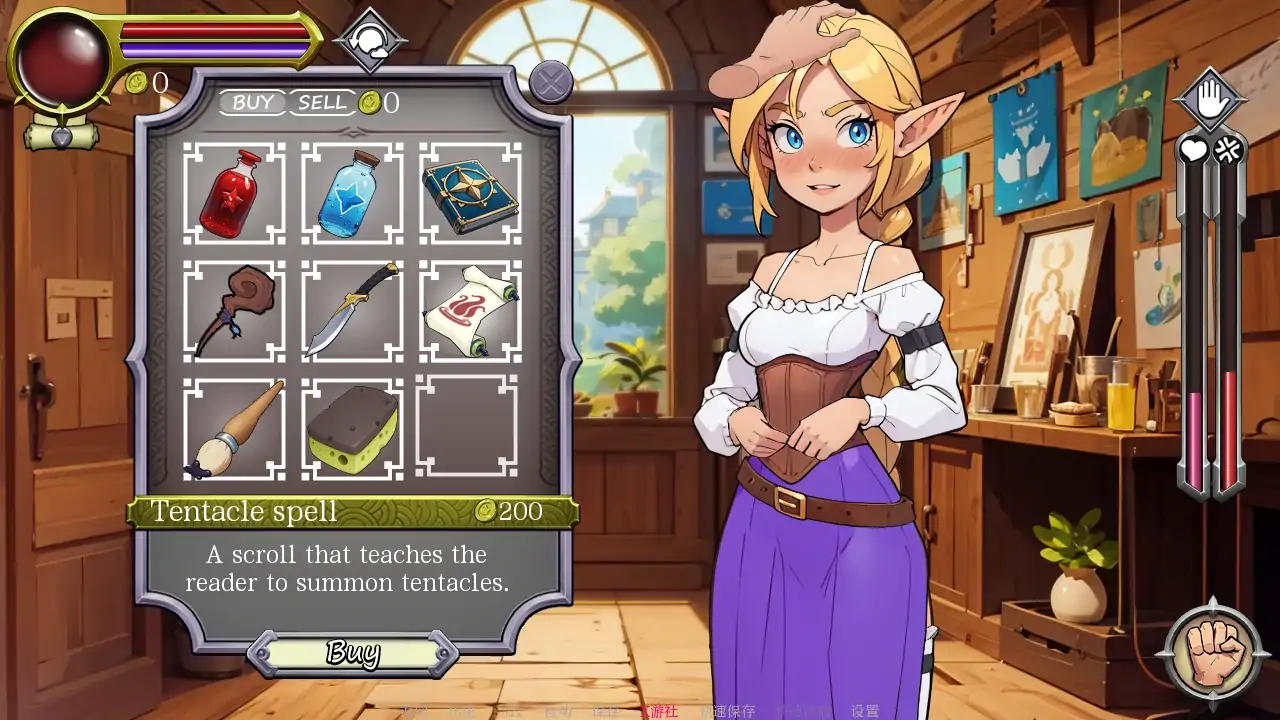This screenshot has height=720, width=1280.
Task: Select the blue star potion bottle
Action: 352,193
